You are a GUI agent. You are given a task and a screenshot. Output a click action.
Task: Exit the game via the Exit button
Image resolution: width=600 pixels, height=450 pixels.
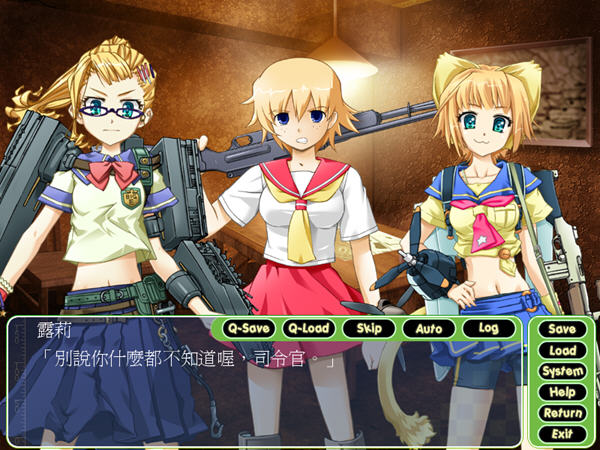coord(562,434)
